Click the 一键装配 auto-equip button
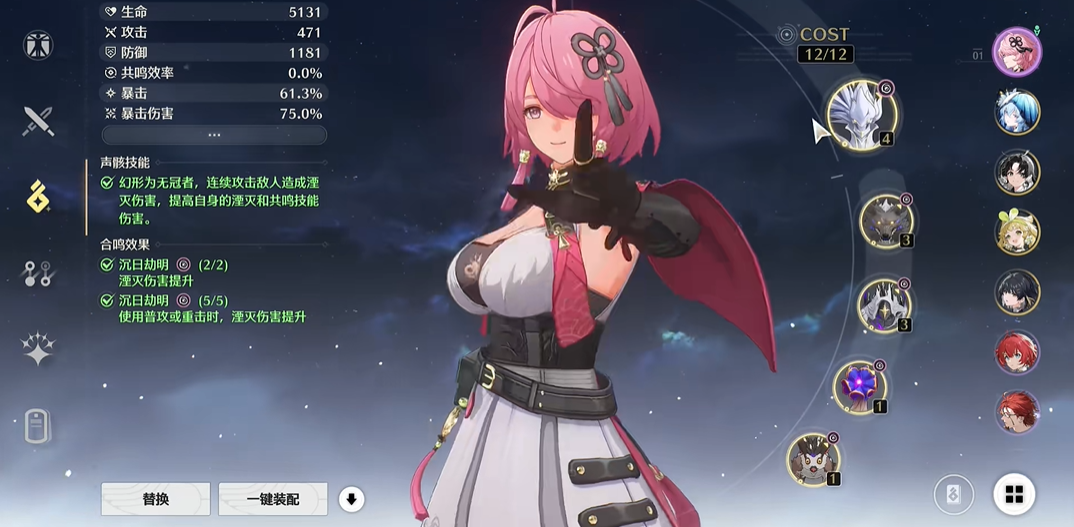1074x527 pixels. pyautogui.click(x=273, y=498)
